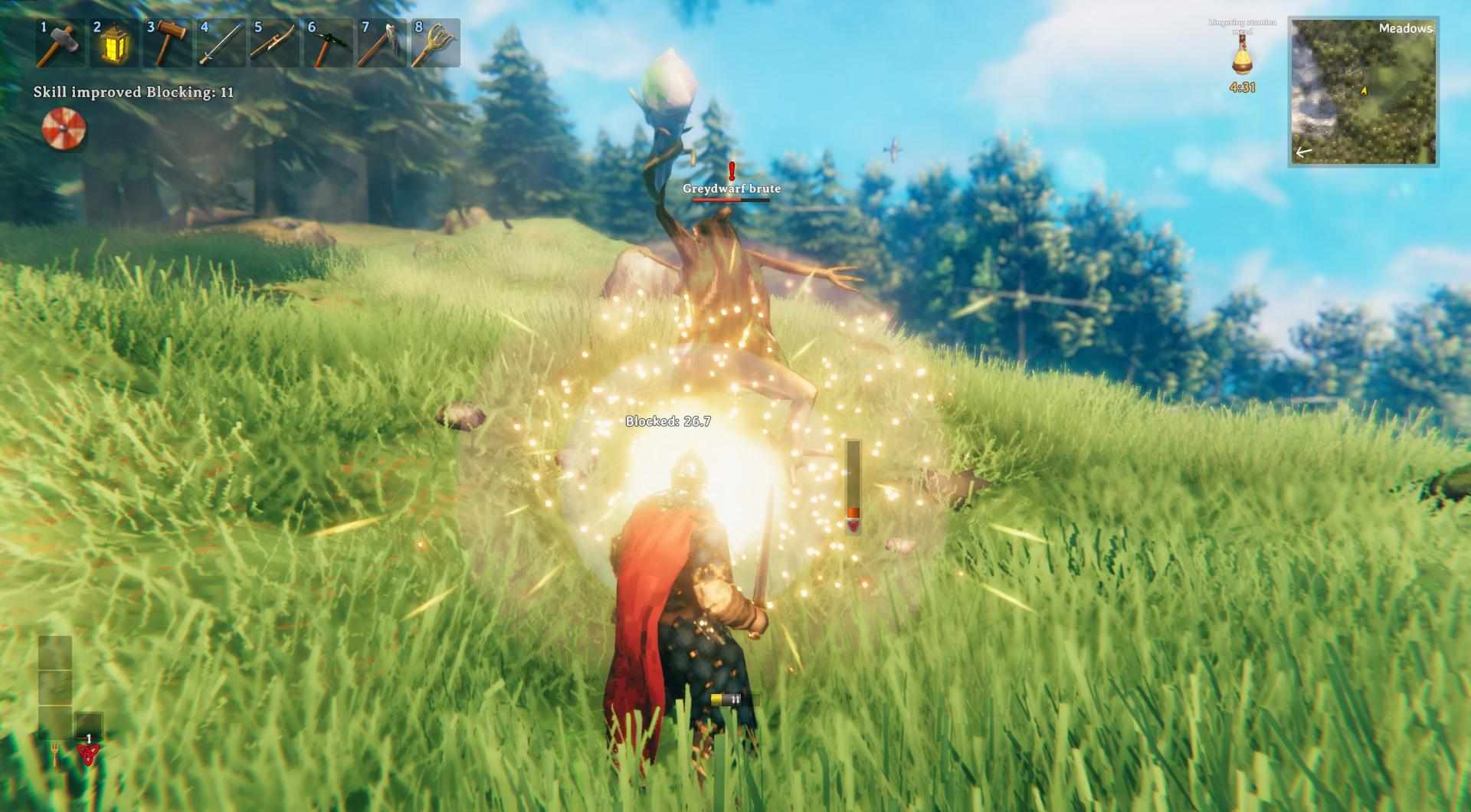Select the wooden club in slot 3
This screenshot has width=1471, height=812.
click(x=166, y=44)
